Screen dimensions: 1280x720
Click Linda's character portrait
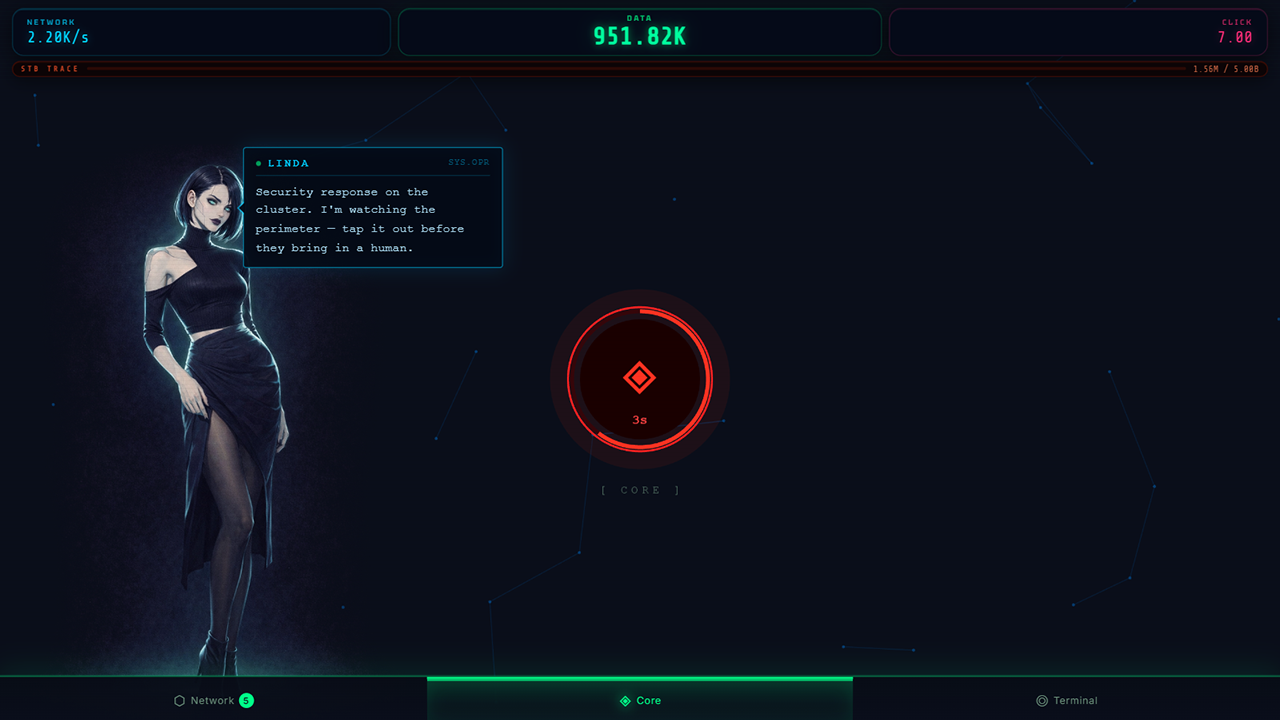220,400
